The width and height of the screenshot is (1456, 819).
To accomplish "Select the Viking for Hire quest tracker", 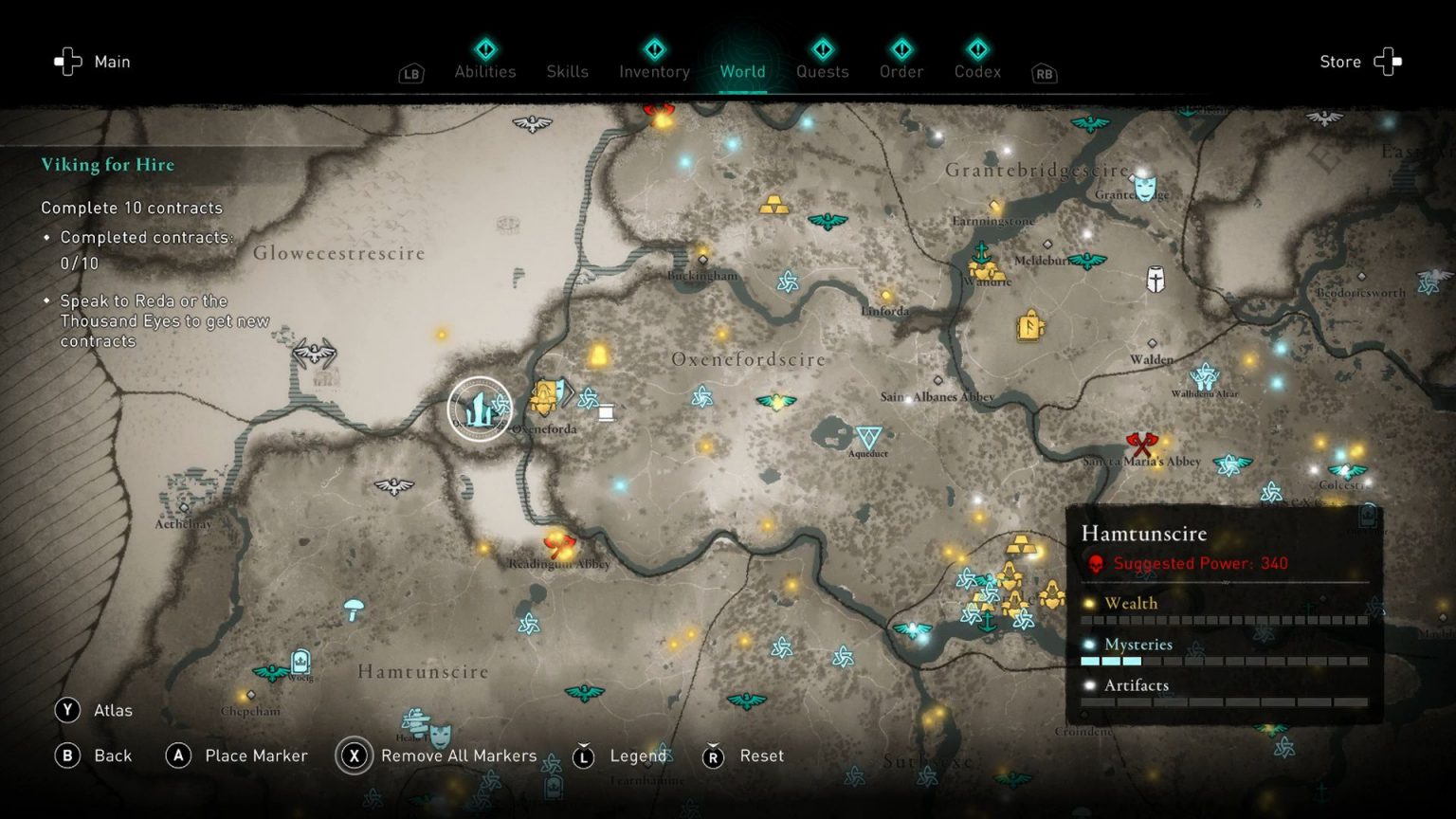I will coord(108,165).
